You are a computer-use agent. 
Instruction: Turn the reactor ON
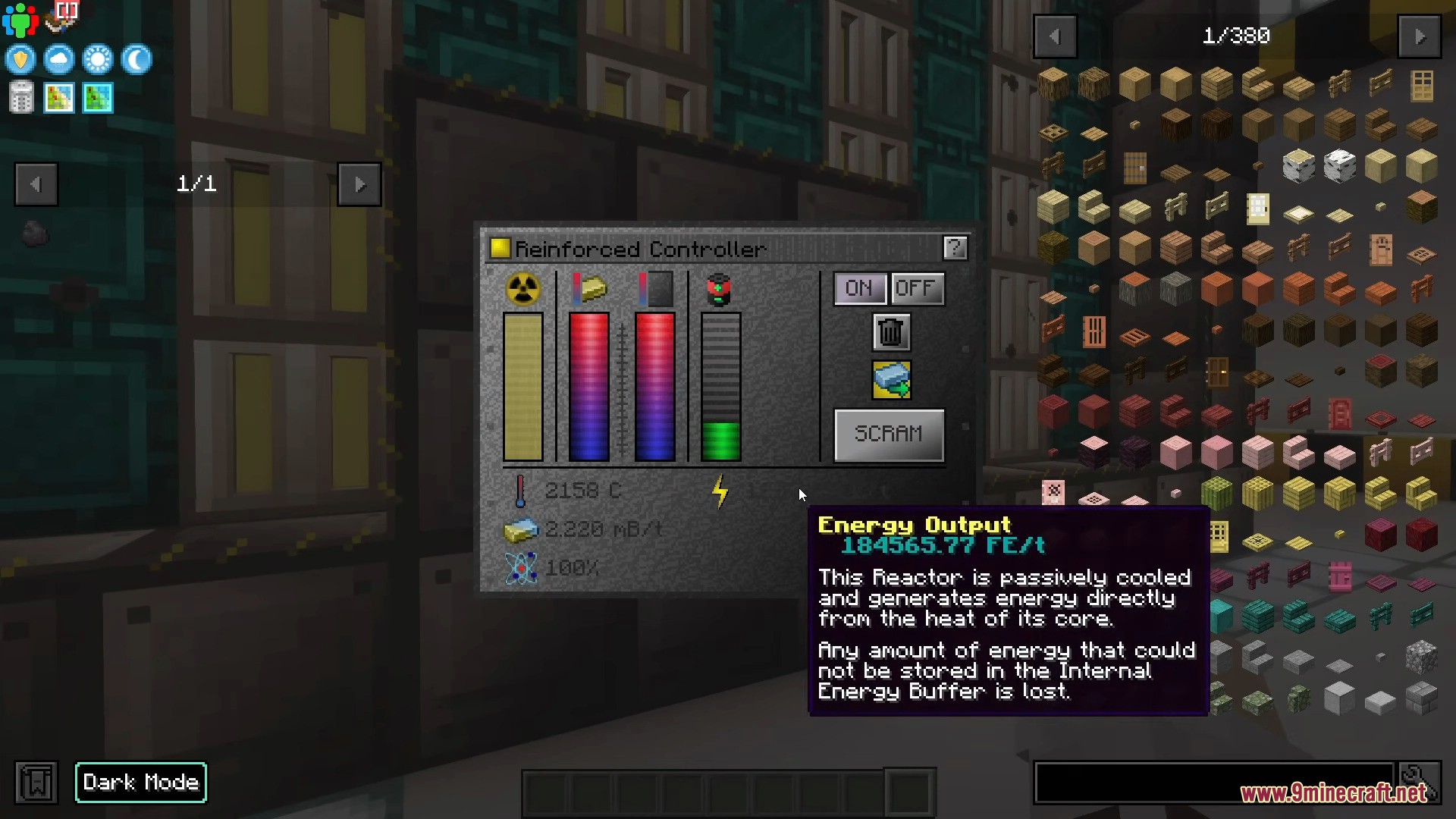[859, 288]
